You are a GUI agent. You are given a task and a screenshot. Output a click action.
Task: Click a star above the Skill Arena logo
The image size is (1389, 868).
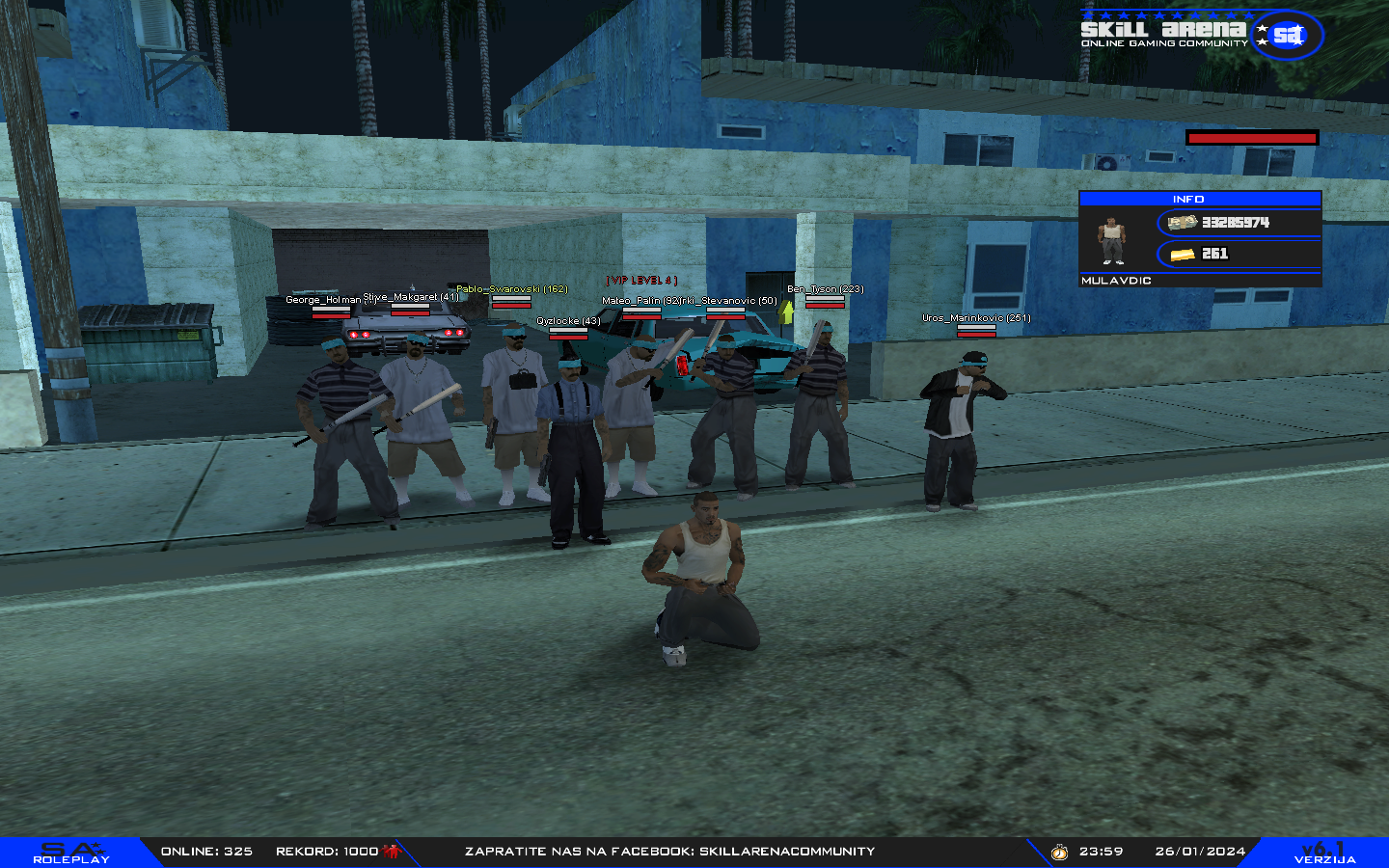point(1157,14)
